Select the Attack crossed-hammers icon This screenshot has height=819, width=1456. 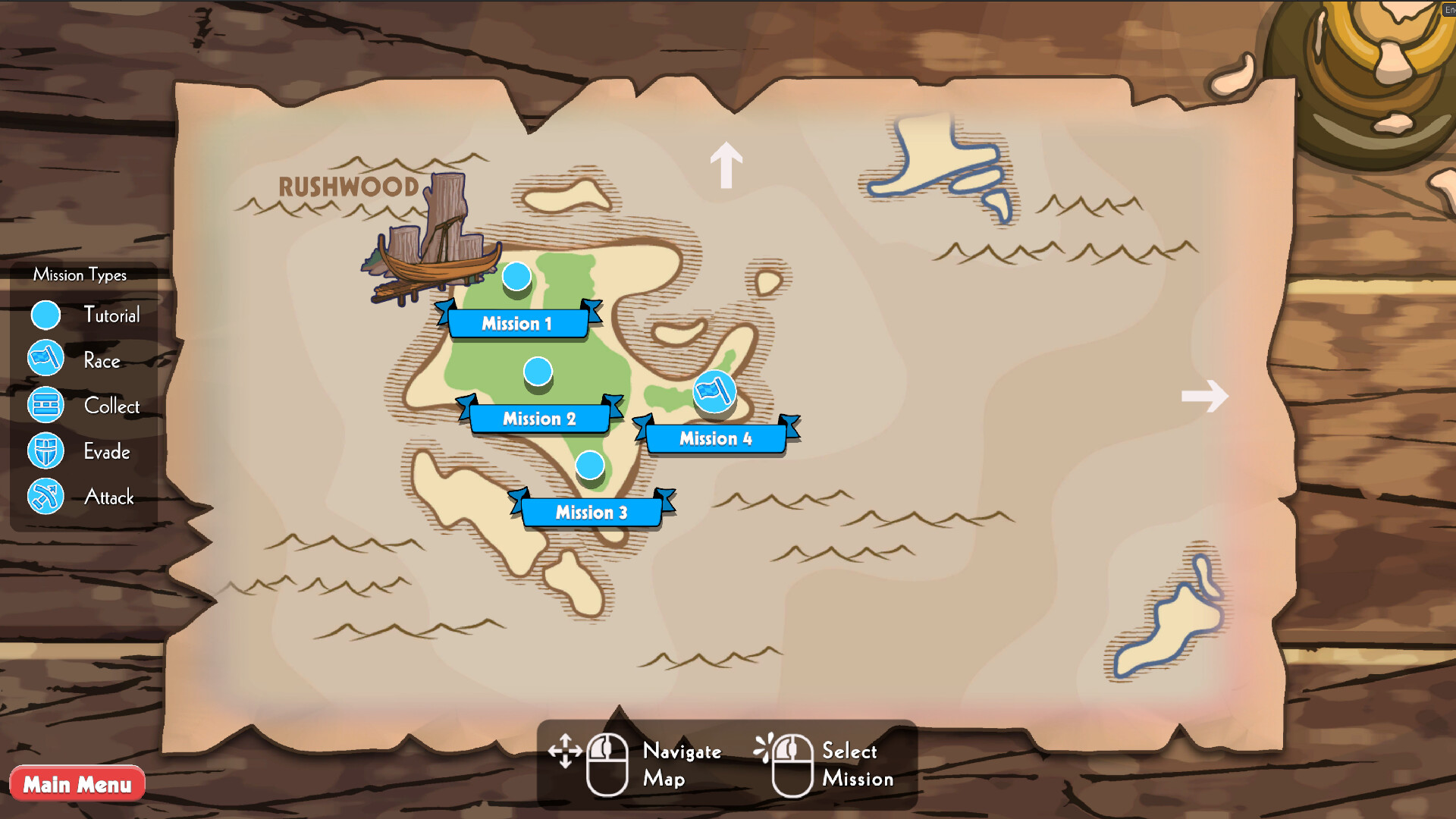click(x=45, y=497)
